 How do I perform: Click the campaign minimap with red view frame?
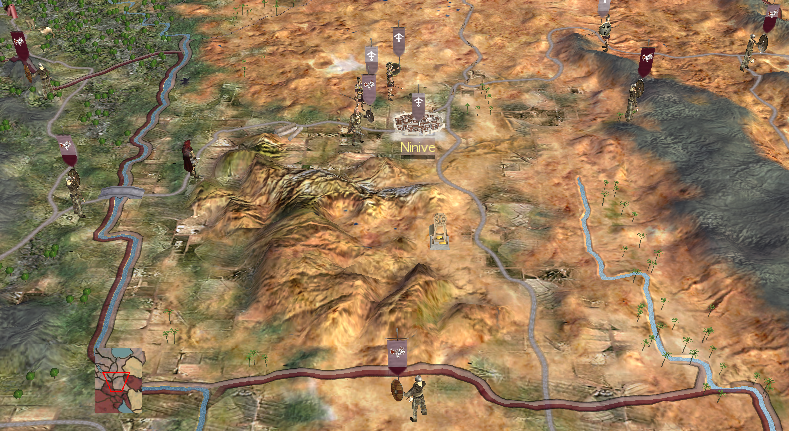point(118,381)
